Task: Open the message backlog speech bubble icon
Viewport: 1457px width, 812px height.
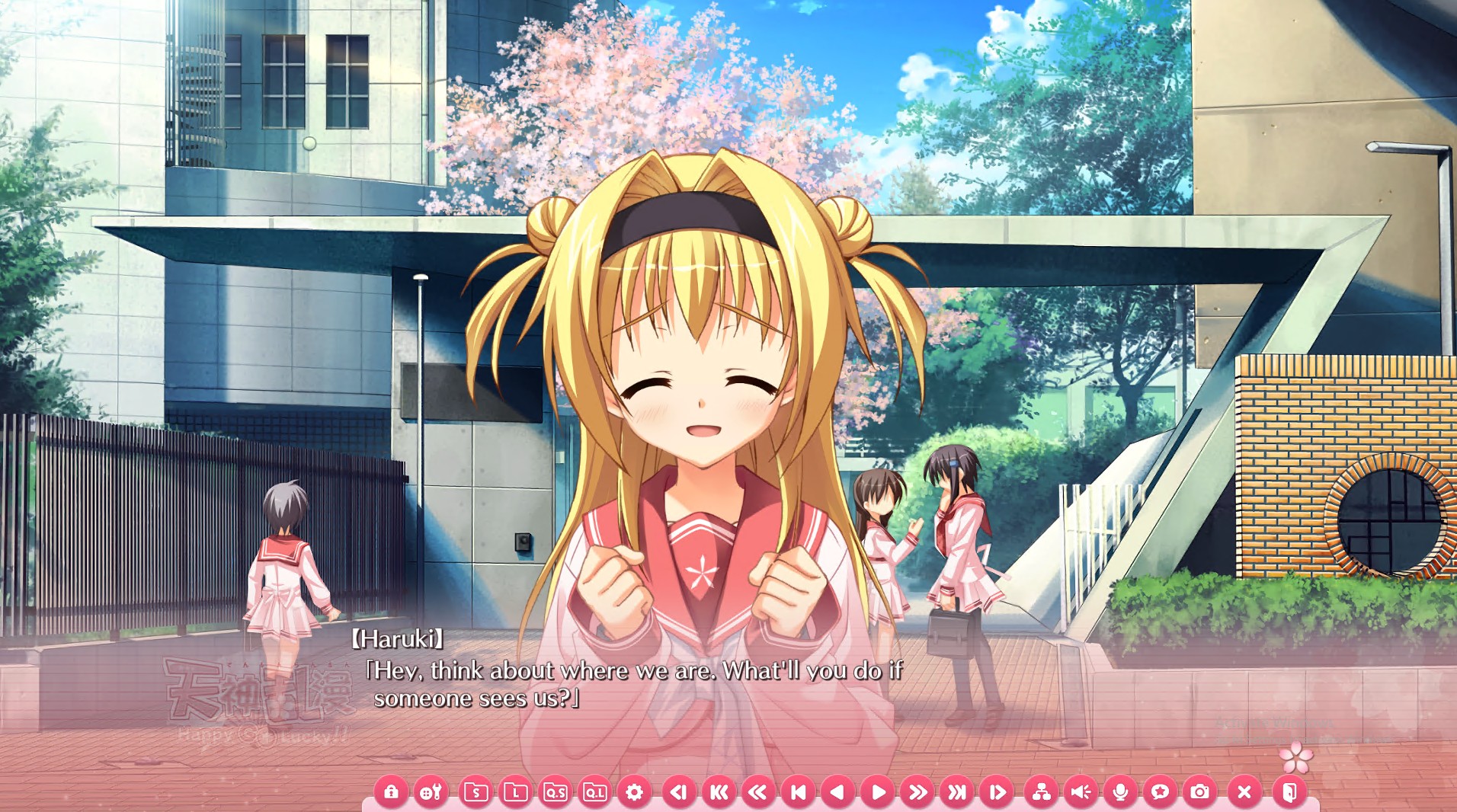Action: 1159,792
